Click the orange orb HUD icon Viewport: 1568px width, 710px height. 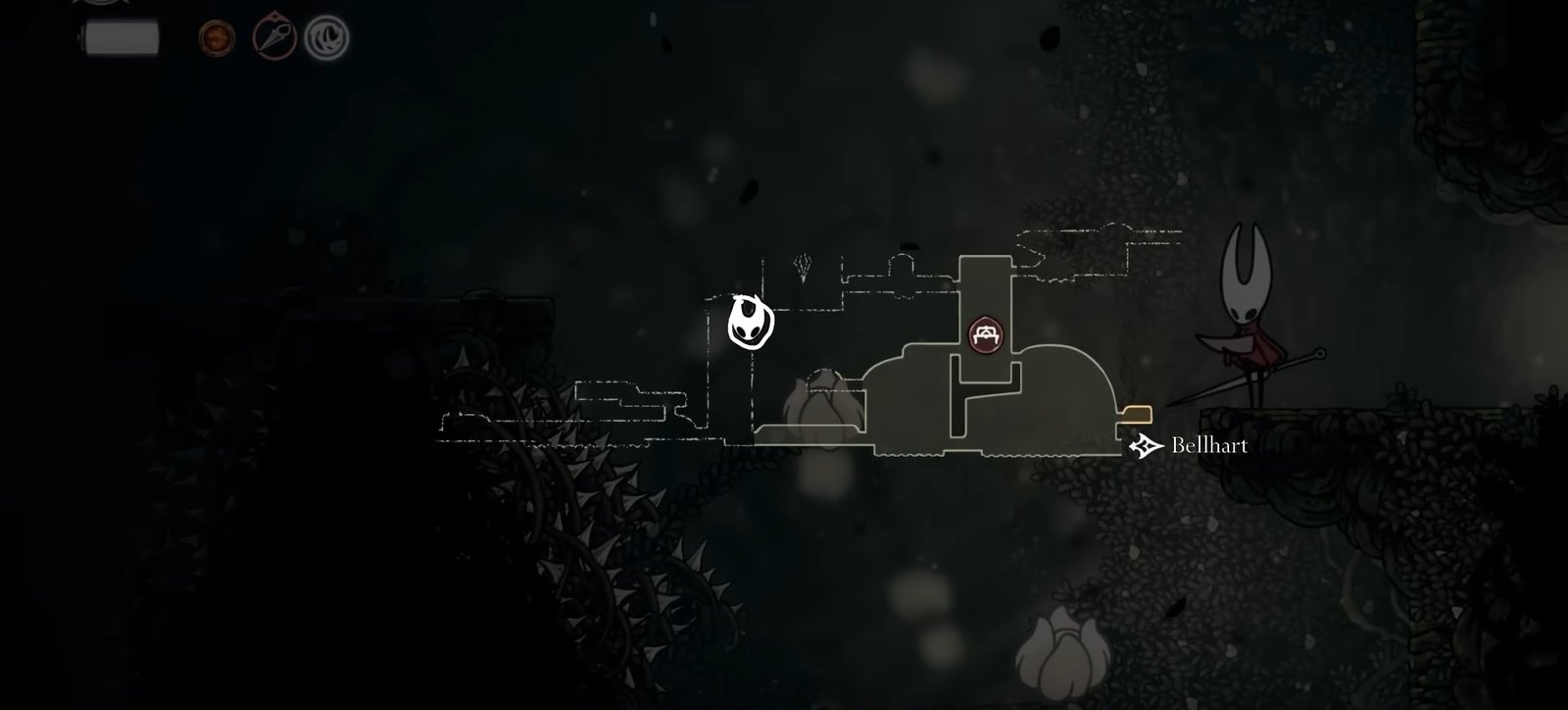click(x=217, y=38)
